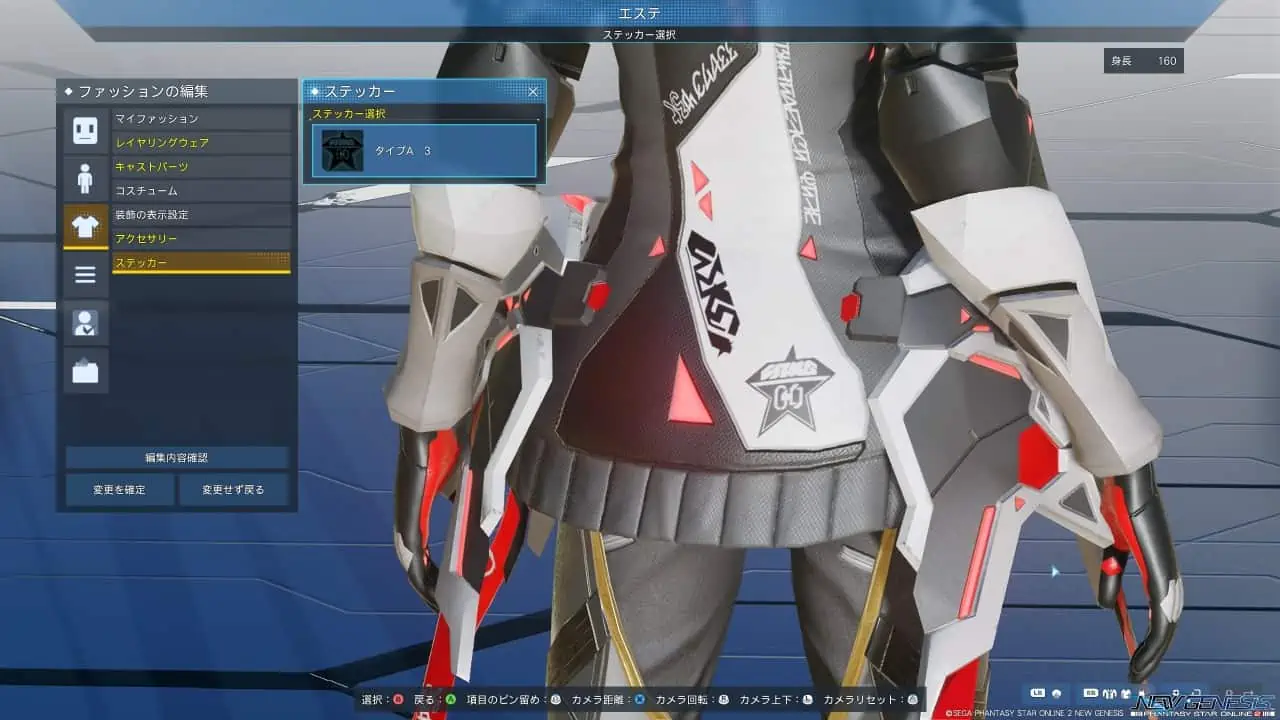Open アクセサリー menu item

[x=201, y=239]
